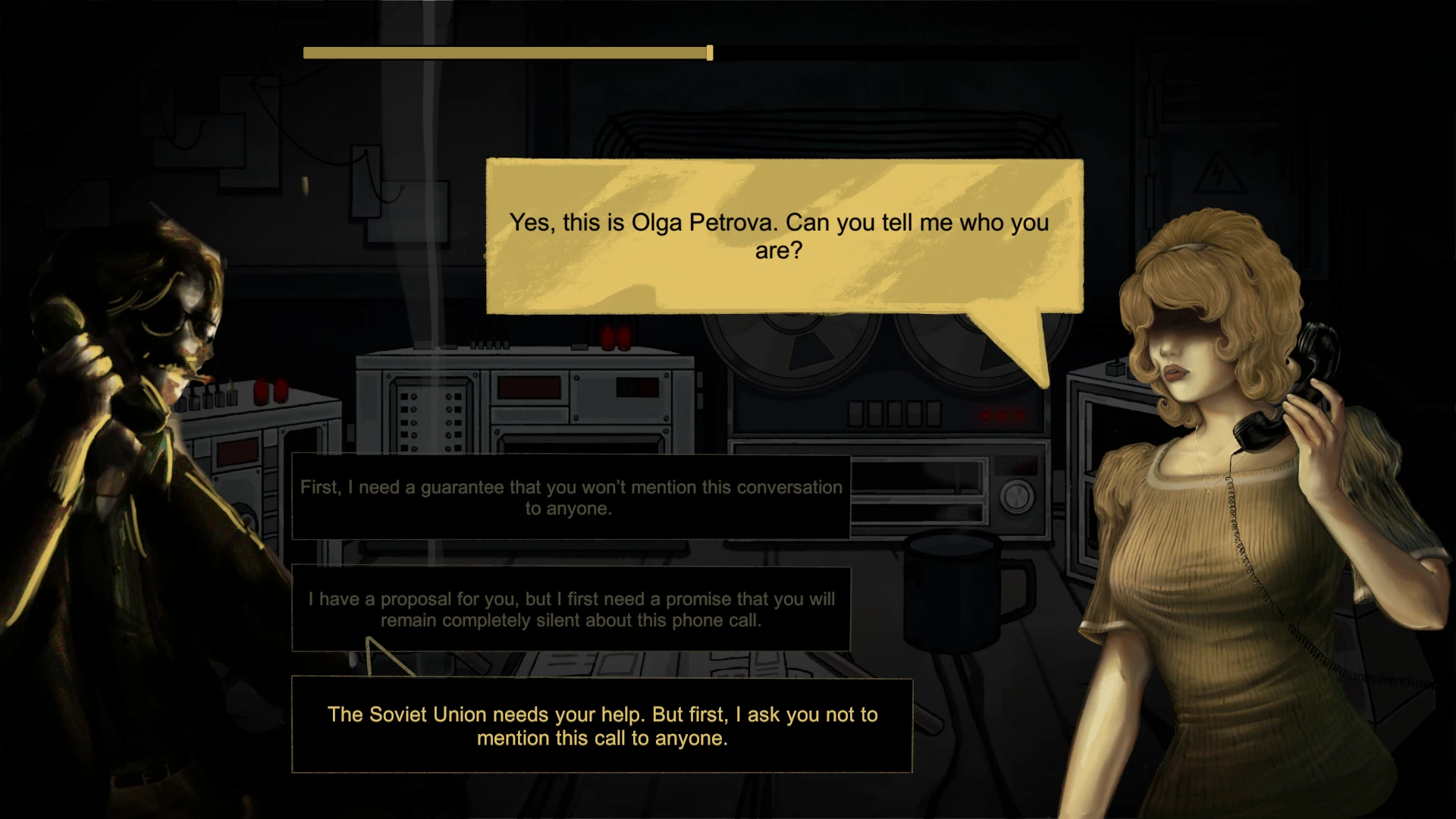Pick "The Soviet Union needs your help" reply
Screen dimensions: 1456x819
(x=602, y=726)
